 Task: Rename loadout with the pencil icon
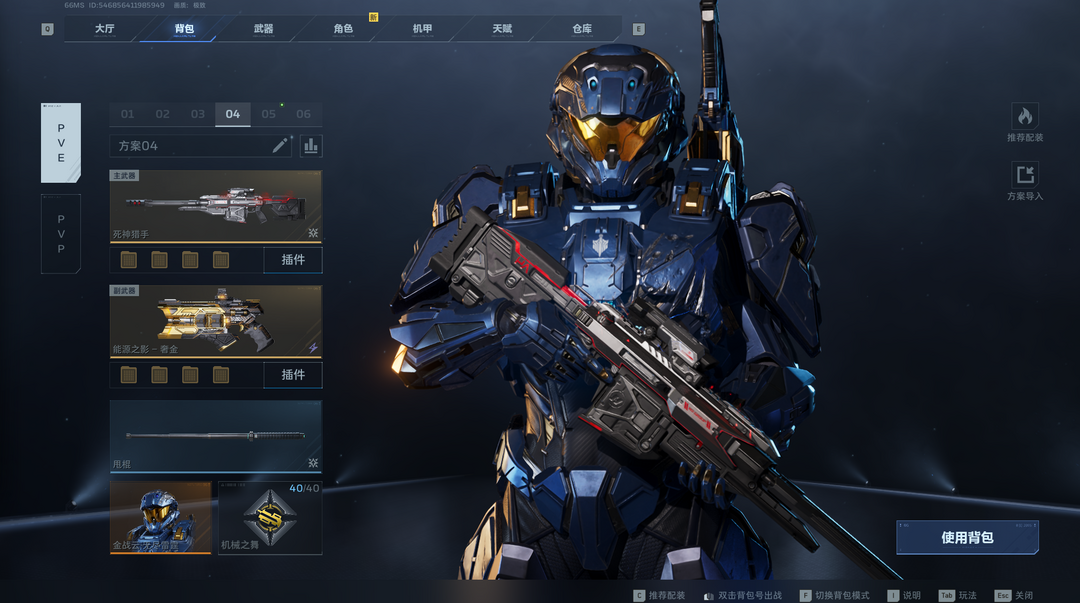tap(280, 146)
